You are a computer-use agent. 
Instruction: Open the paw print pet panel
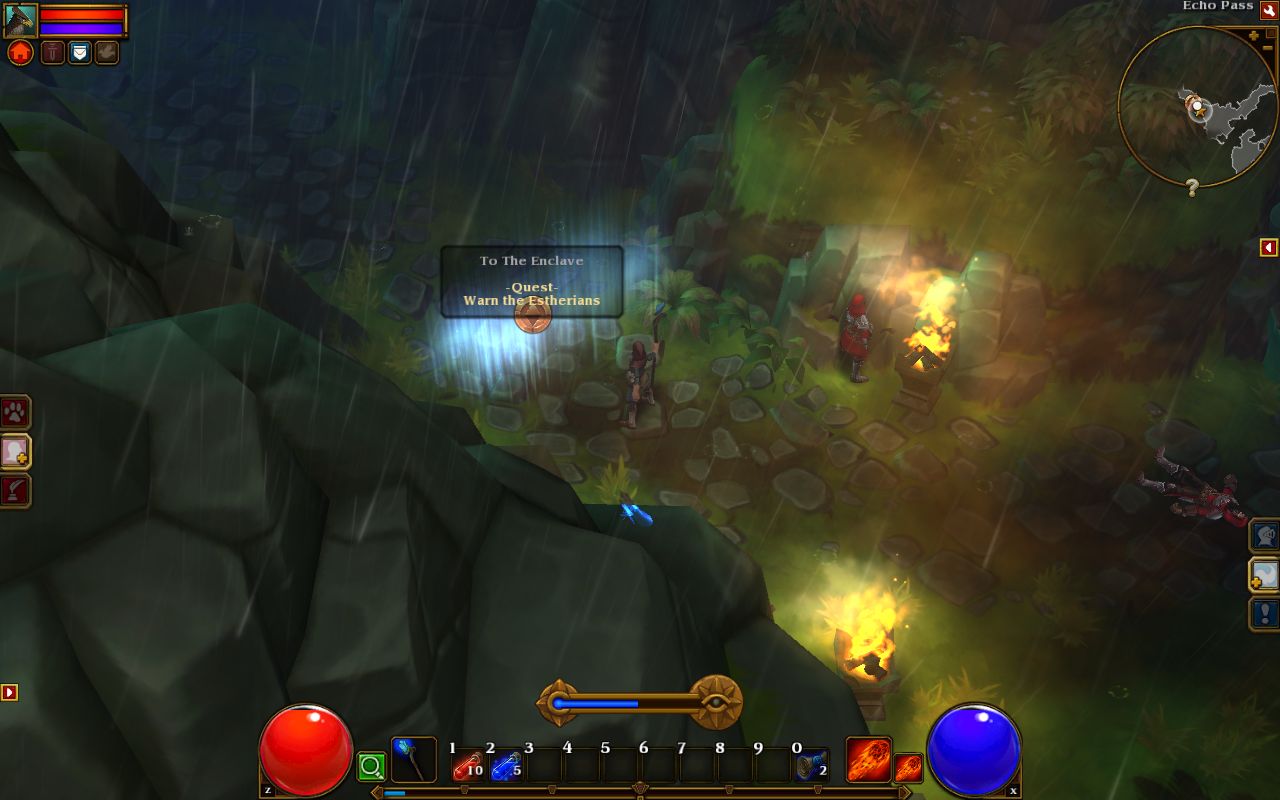(15, 412)
